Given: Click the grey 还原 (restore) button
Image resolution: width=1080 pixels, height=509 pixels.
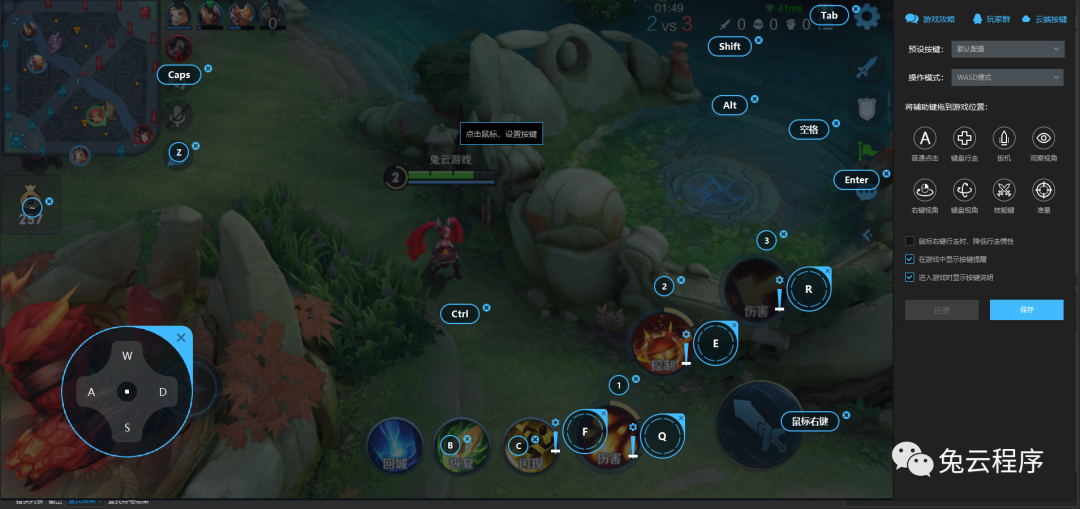Looking at the screenshot, I should (941, 310).
